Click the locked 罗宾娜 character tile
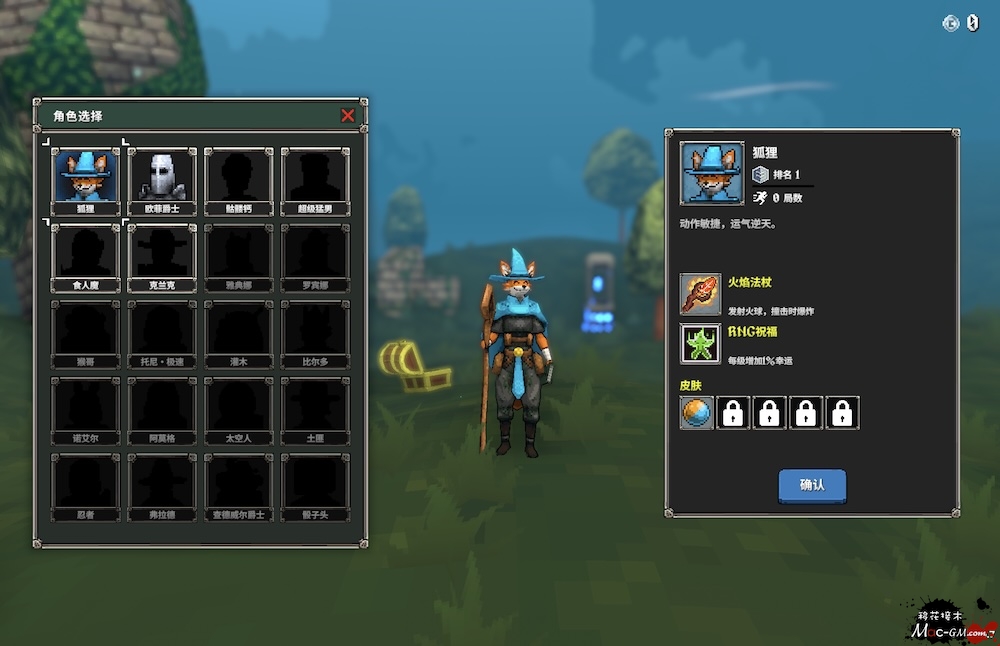The height and width of the screenshot is (646, 1000). click(314, 256)
